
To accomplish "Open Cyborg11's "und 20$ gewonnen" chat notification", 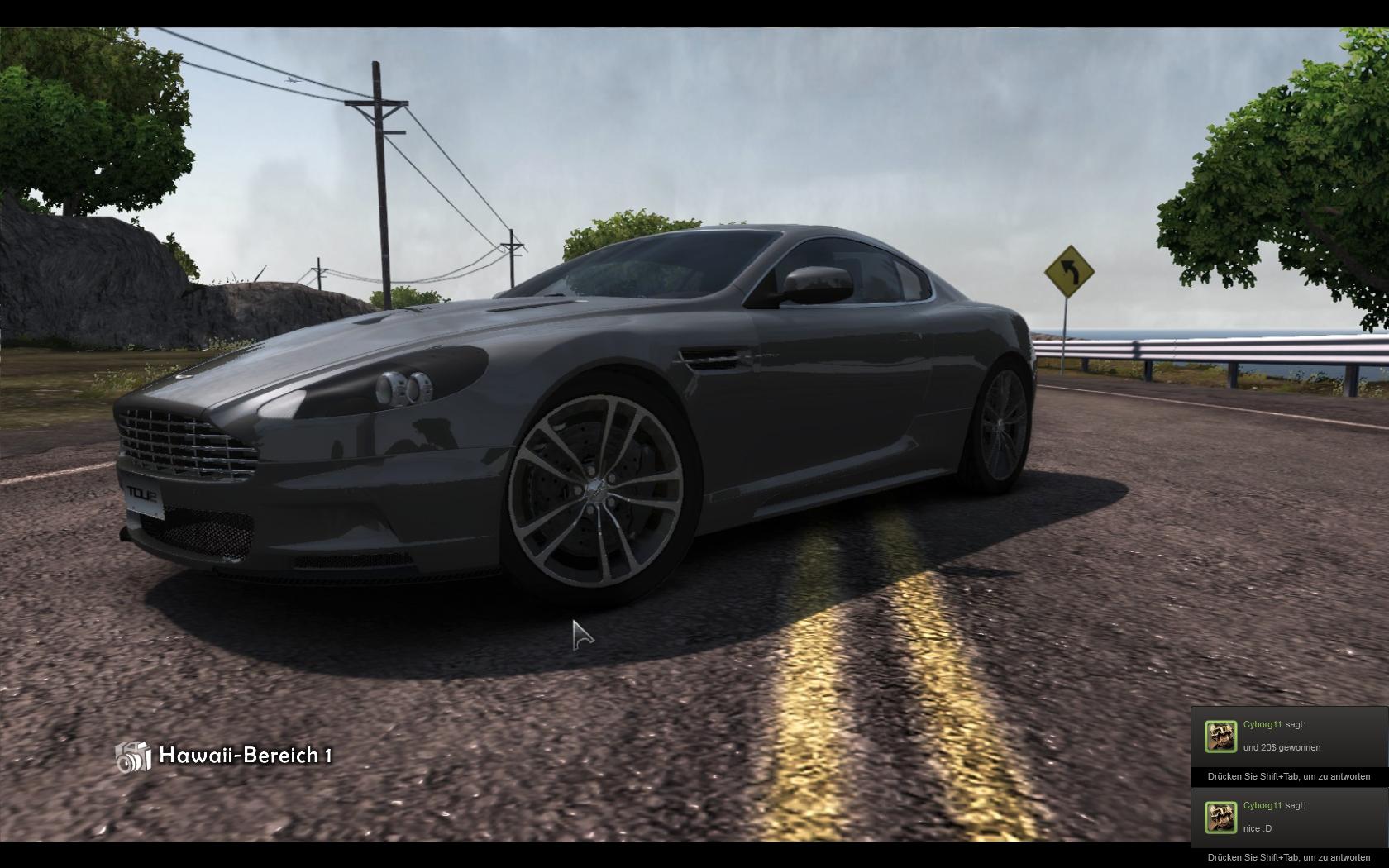I will 1288,737.
